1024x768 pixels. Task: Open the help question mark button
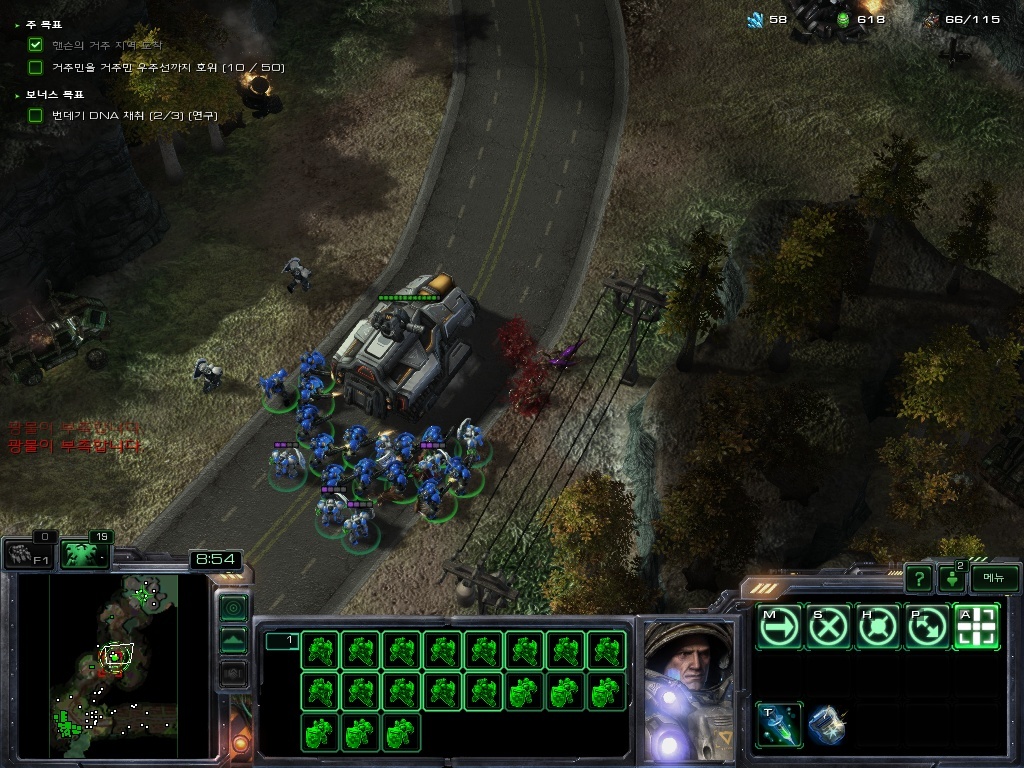point(919,578)
